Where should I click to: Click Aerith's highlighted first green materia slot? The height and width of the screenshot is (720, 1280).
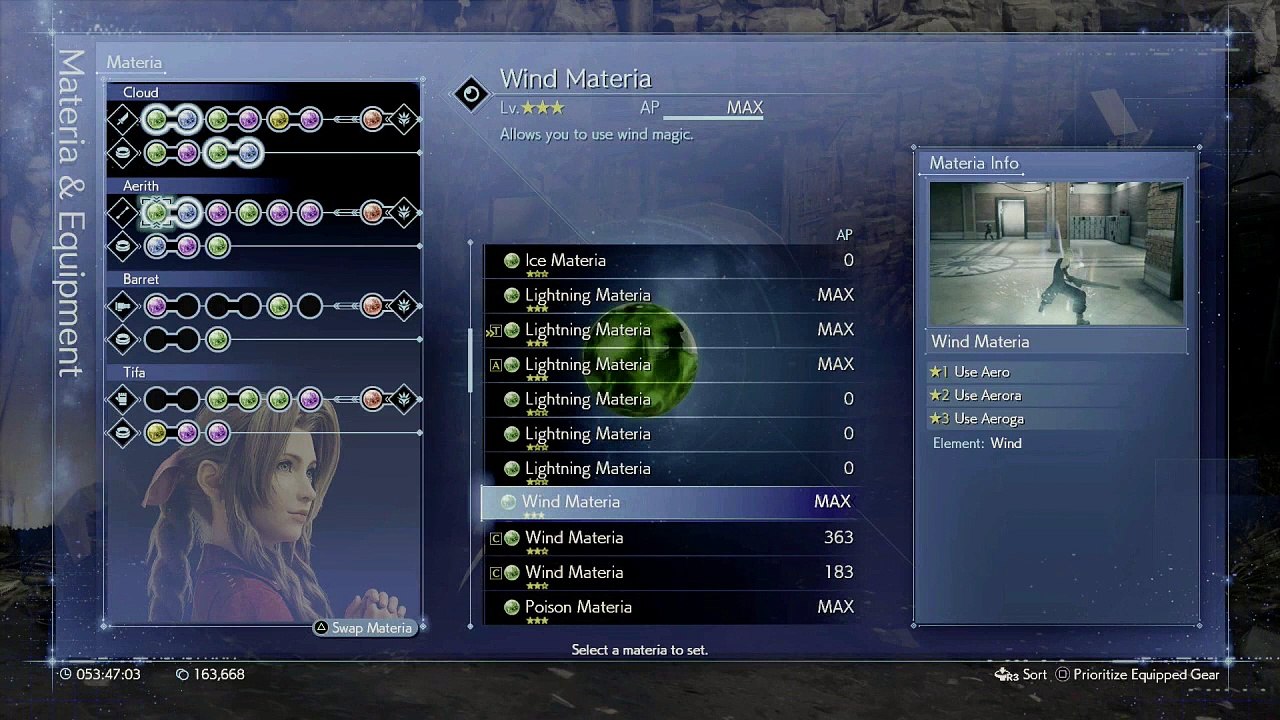pos(156,212)
